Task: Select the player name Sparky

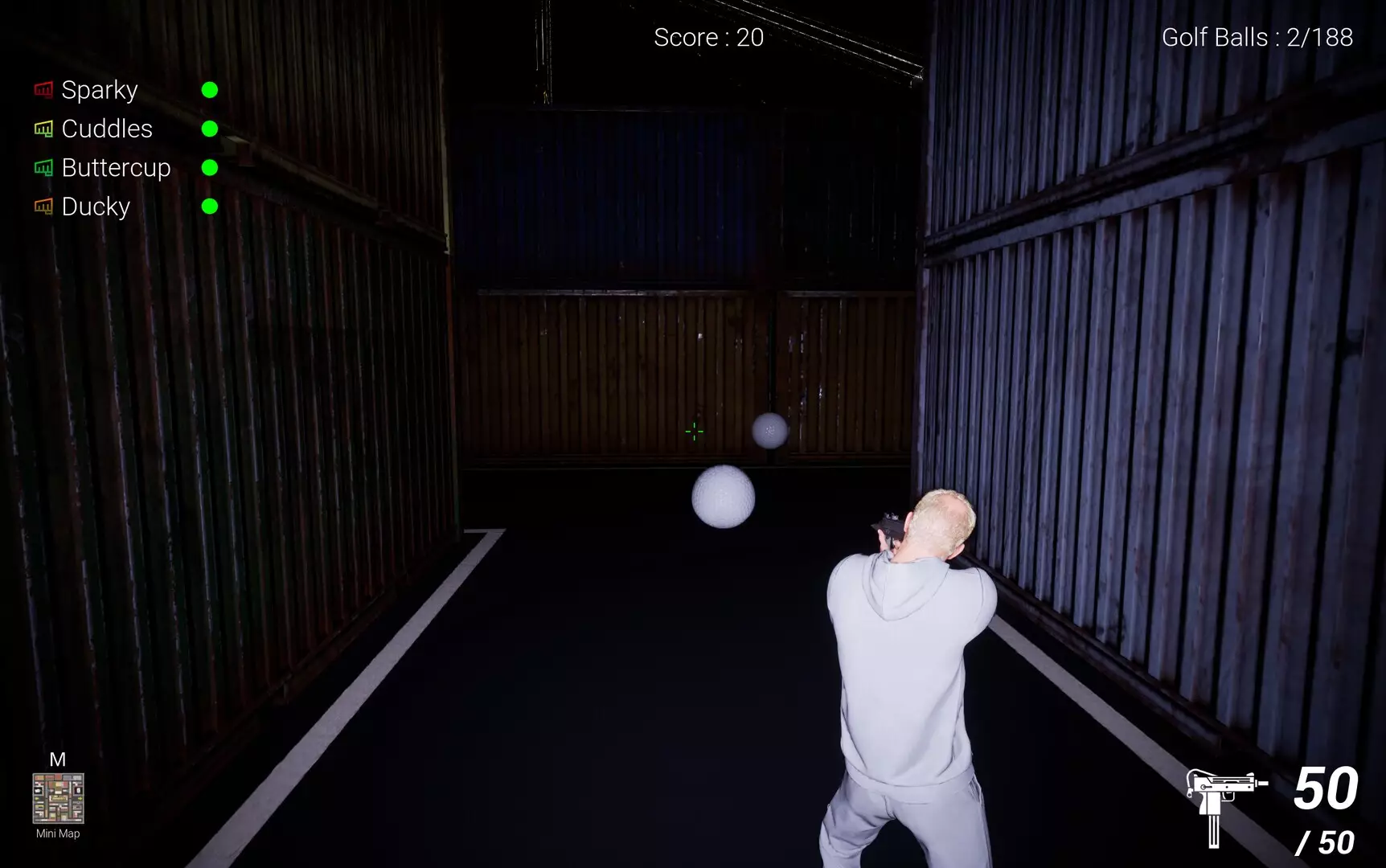Action: 99,90
